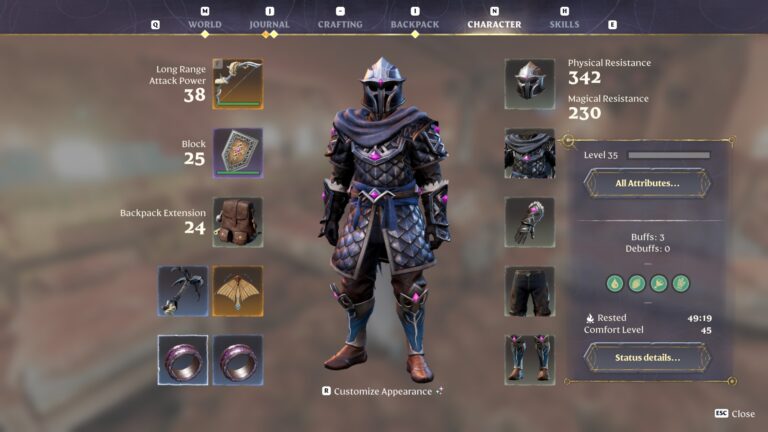Open the Journal tab
The image size is (768, 432).
(x=269, y=24)
